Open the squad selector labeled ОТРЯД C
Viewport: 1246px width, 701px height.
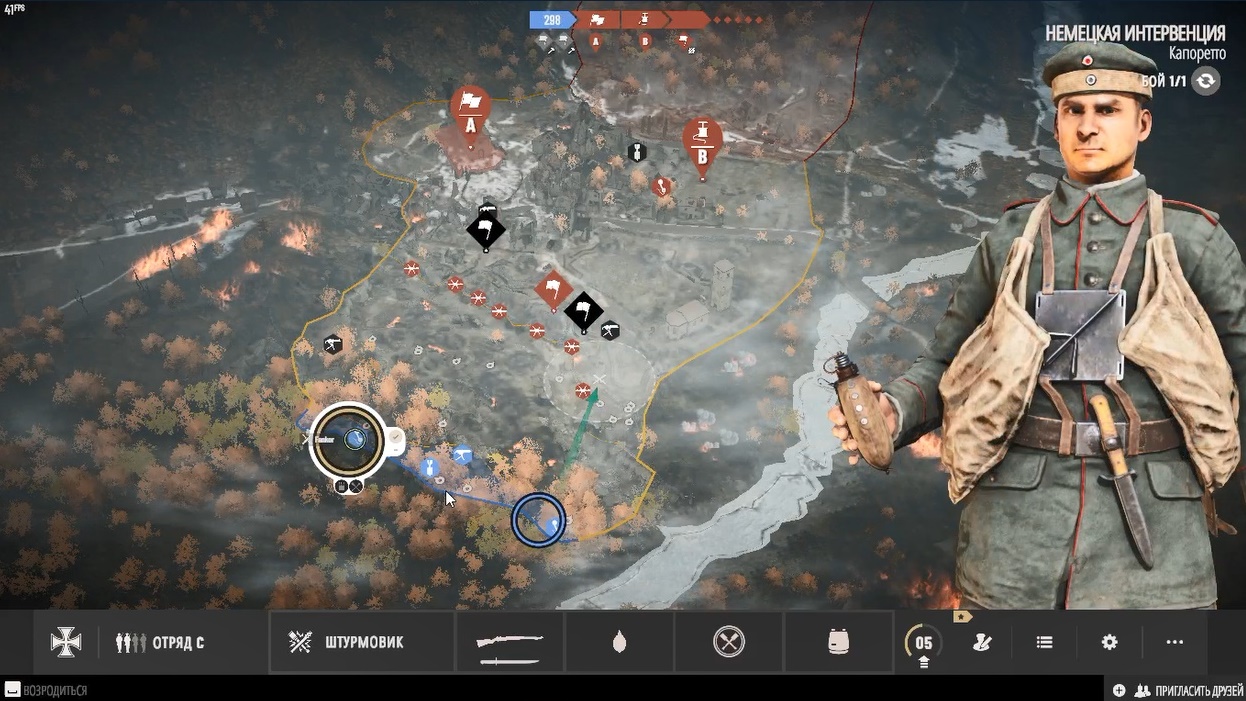161,642
